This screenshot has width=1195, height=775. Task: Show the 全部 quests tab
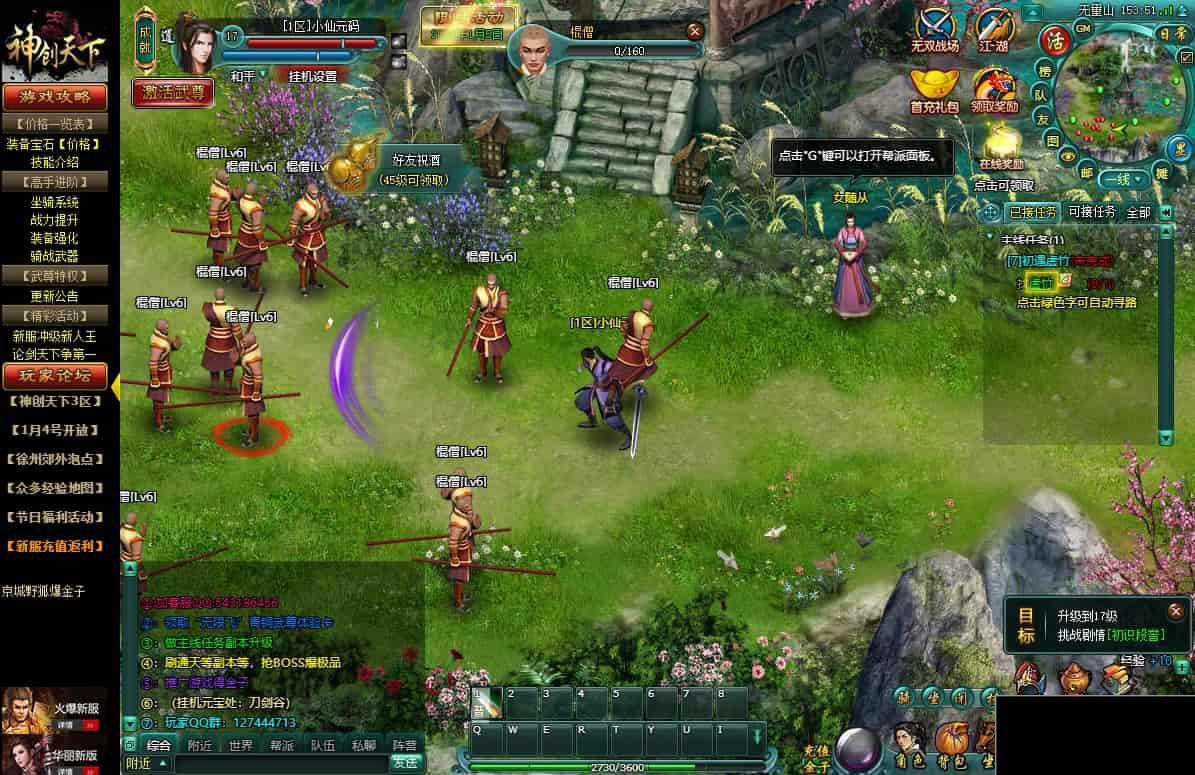1138,212
